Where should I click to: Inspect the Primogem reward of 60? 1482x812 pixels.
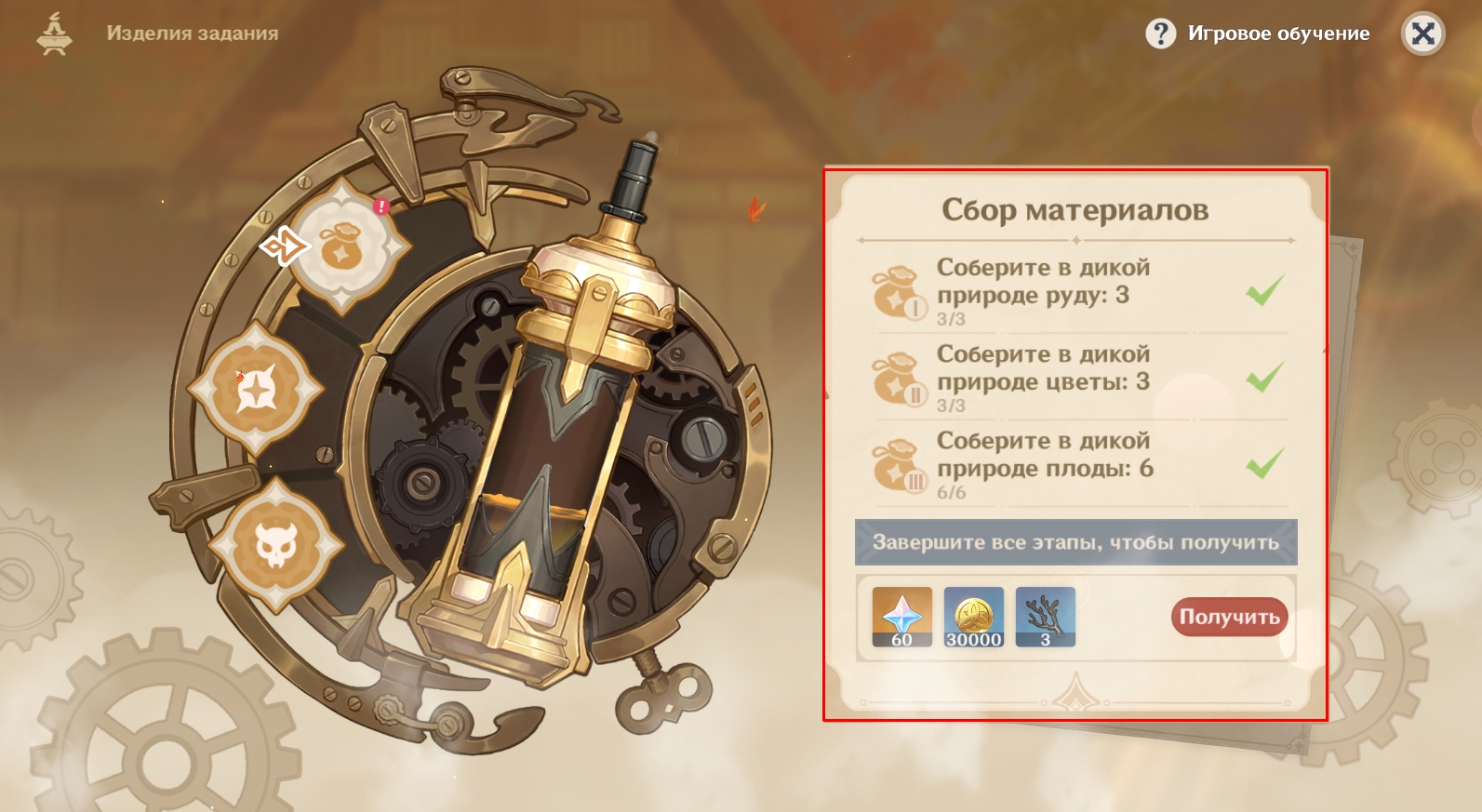[901, 617]
